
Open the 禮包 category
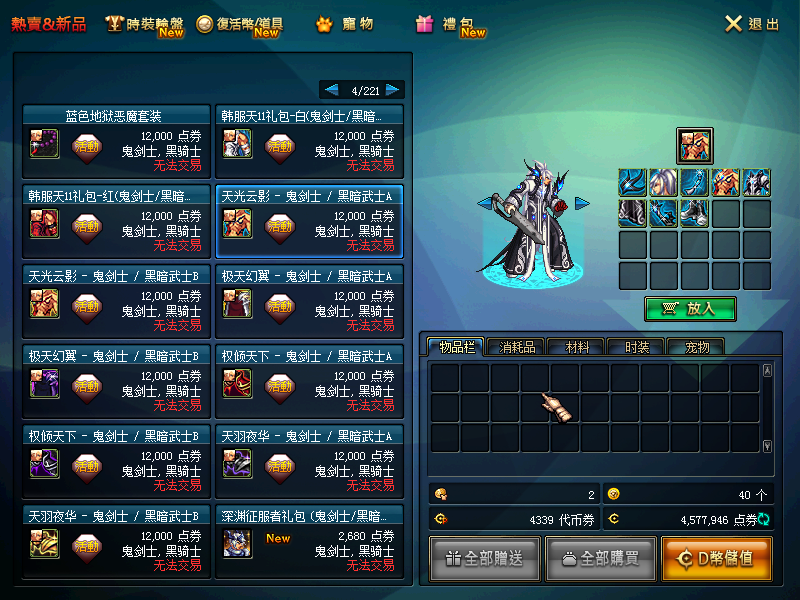point(450,24)
